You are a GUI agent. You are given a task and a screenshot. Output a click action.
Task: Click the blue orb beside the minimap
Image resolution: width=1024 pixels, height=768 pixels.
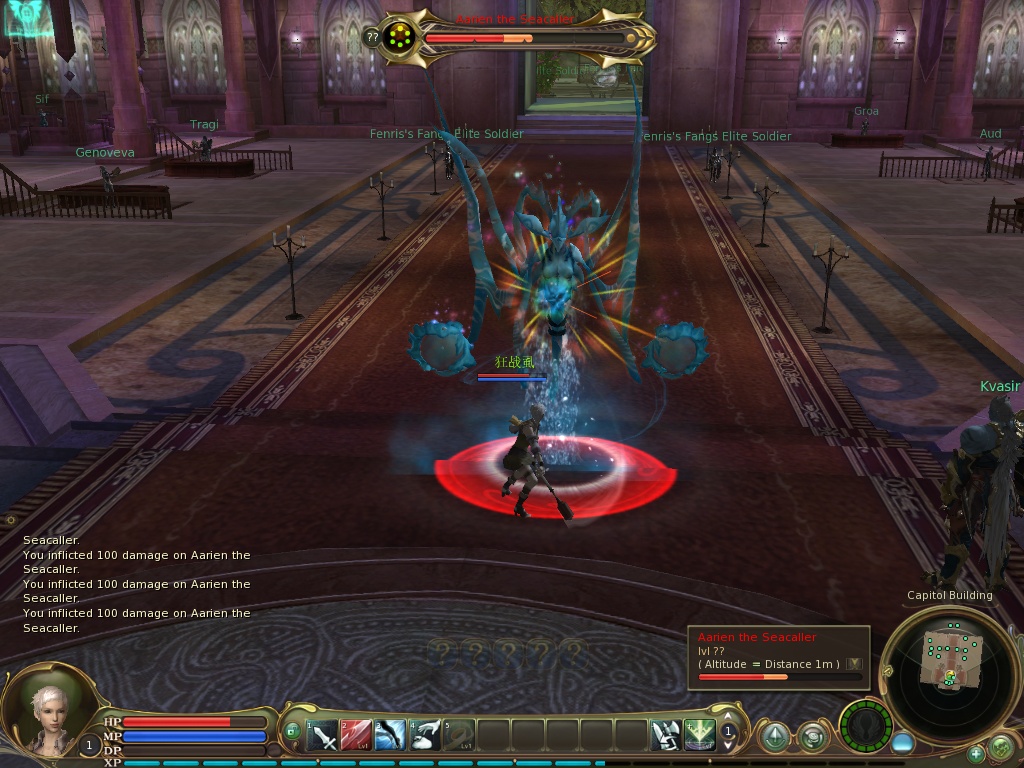[902, 743]
